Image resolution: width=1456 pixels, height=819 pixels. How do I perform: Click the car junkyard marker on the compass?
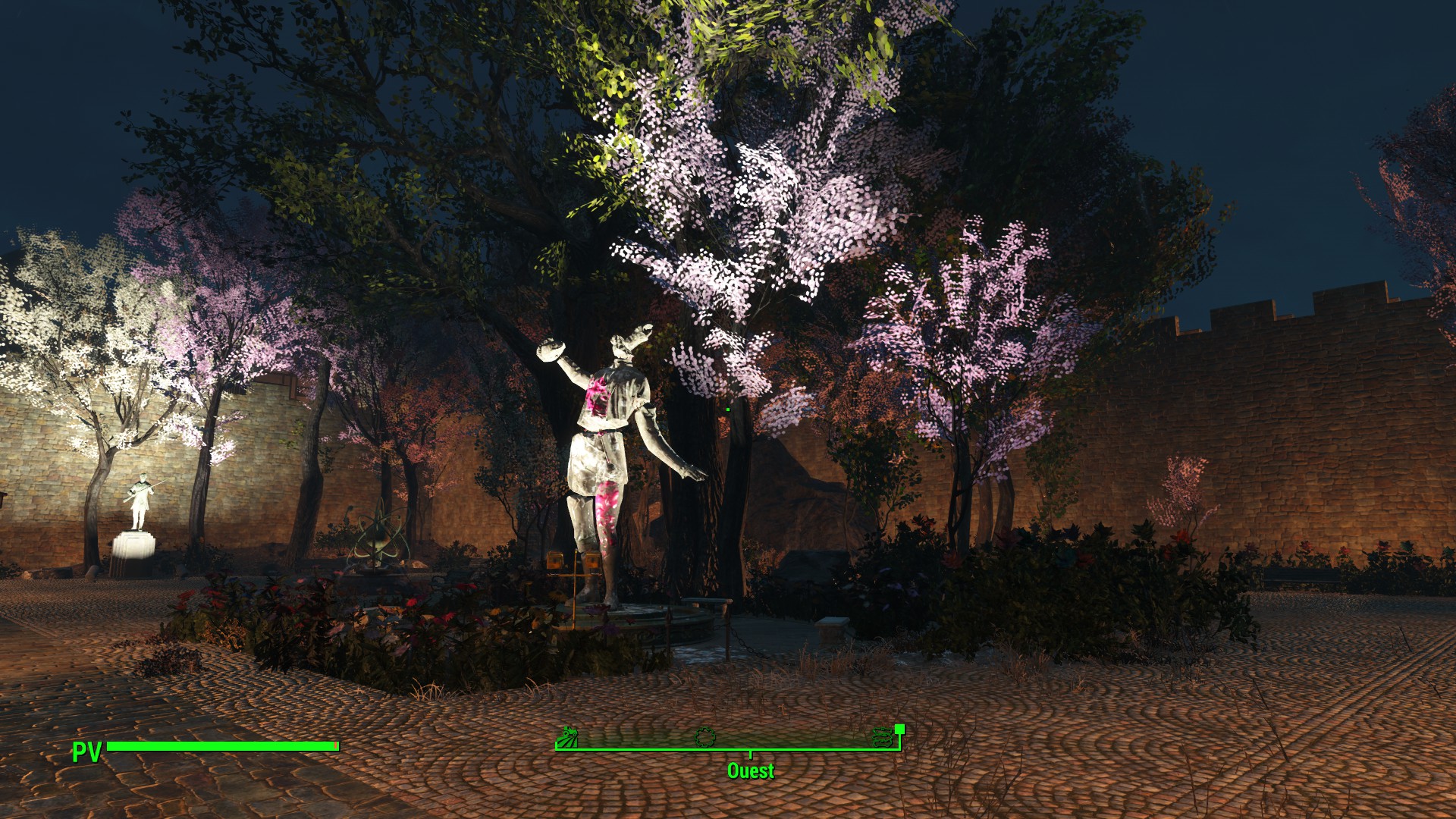tap(883, 737)
